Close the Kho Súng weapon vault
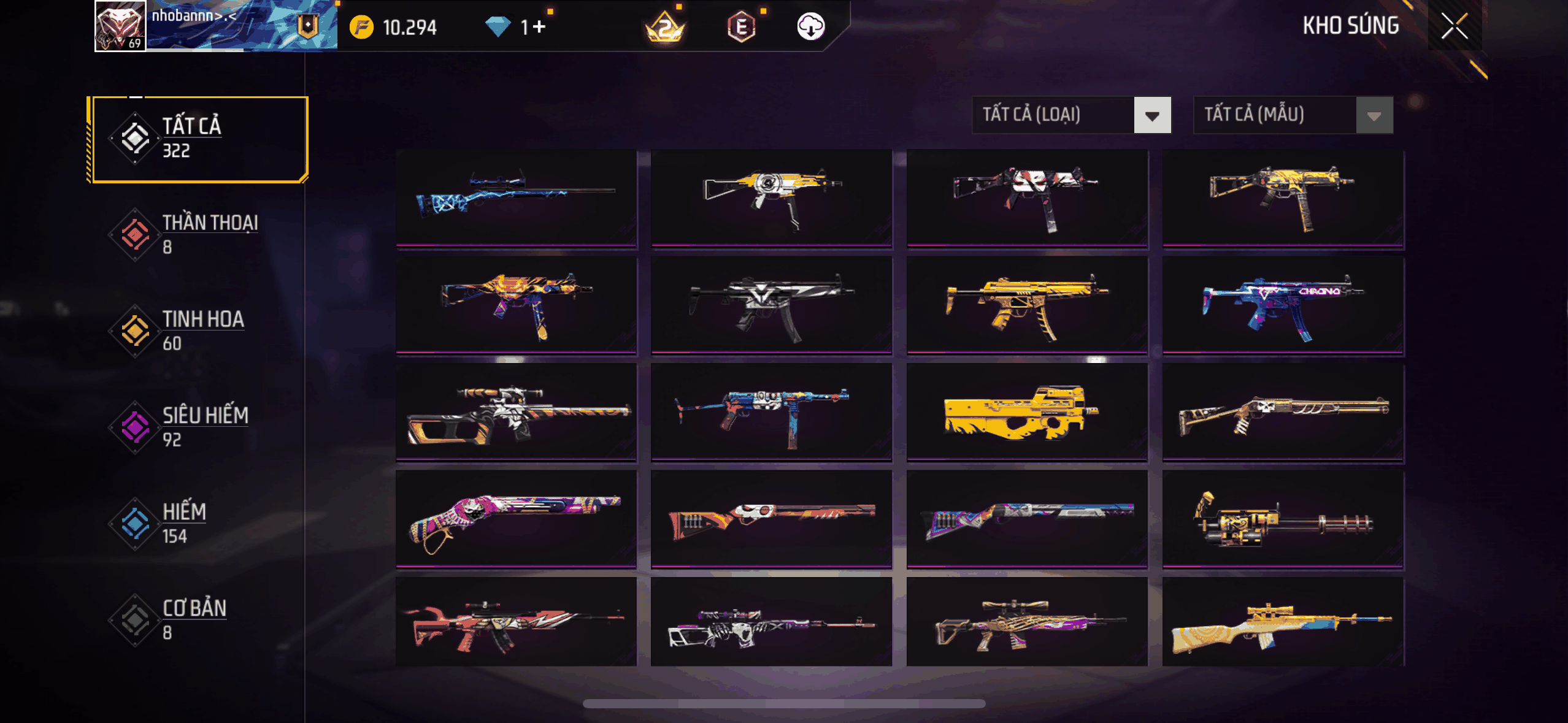1568x723 pixels. pos(1454,26)
